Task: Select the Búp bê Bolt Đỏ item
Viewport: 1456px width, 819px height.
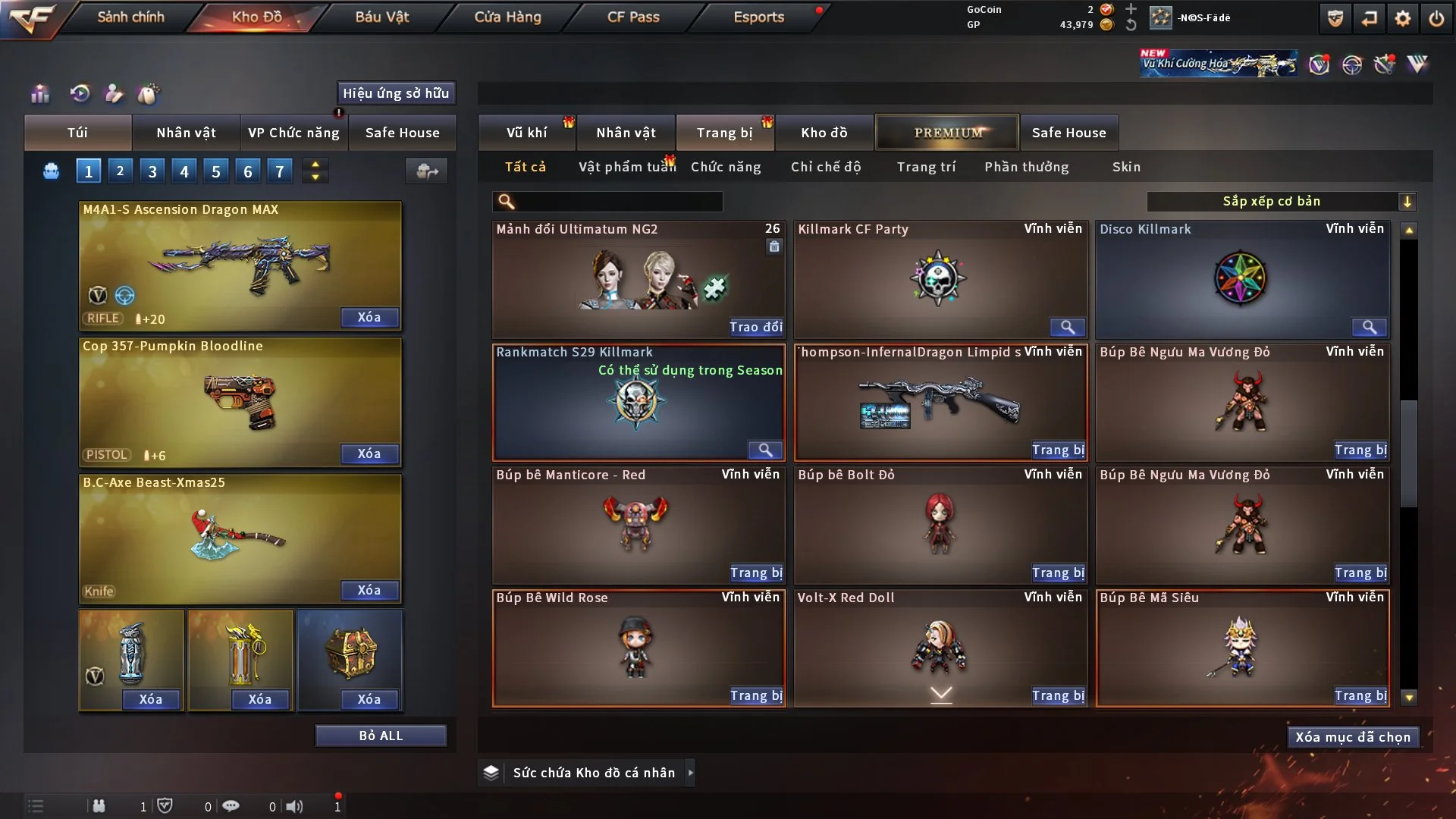Action: pyautogui.click(x=940, y=523)
